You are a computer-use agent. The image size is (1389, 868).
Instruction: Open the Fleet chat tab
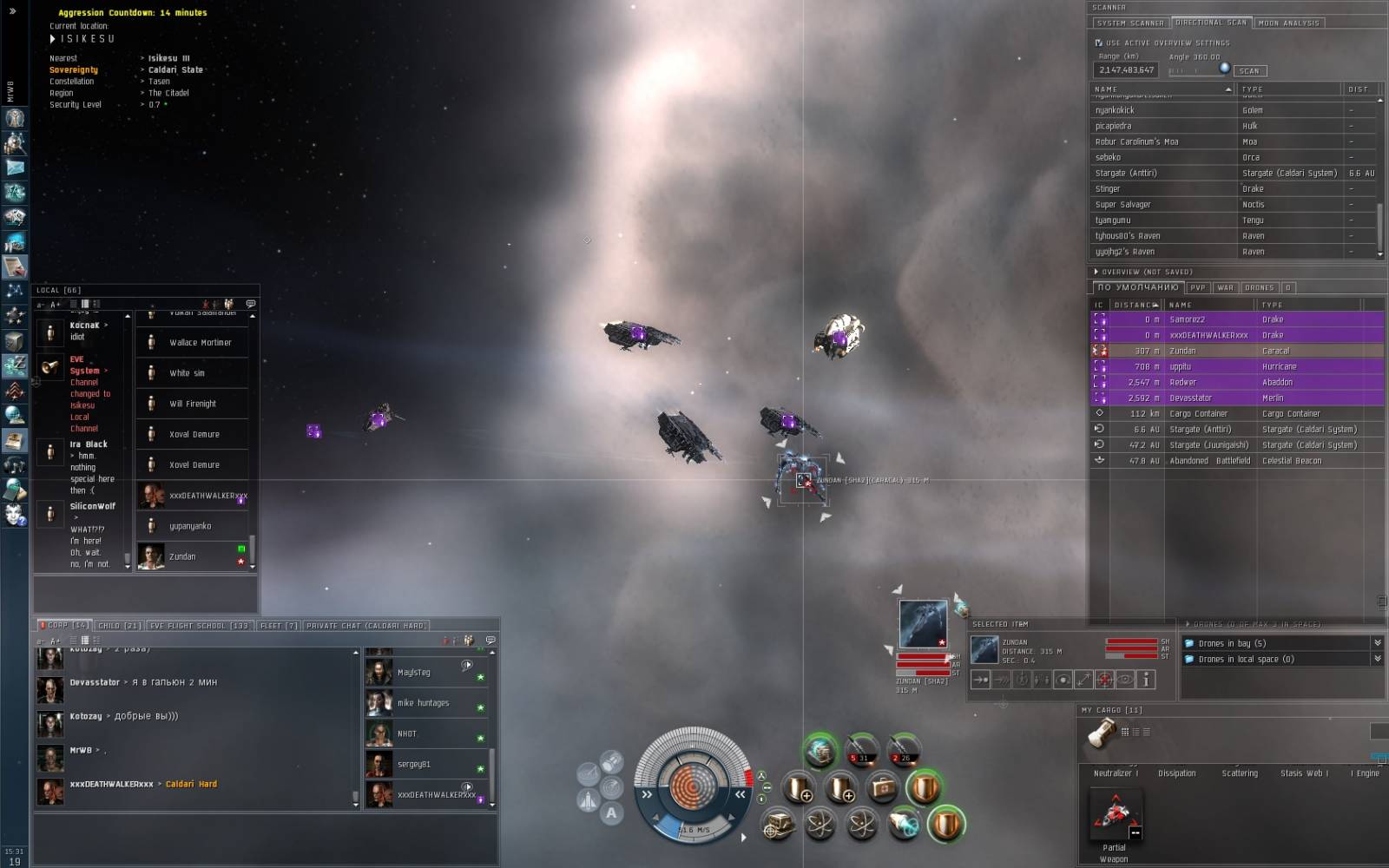[x=279, y=626]
